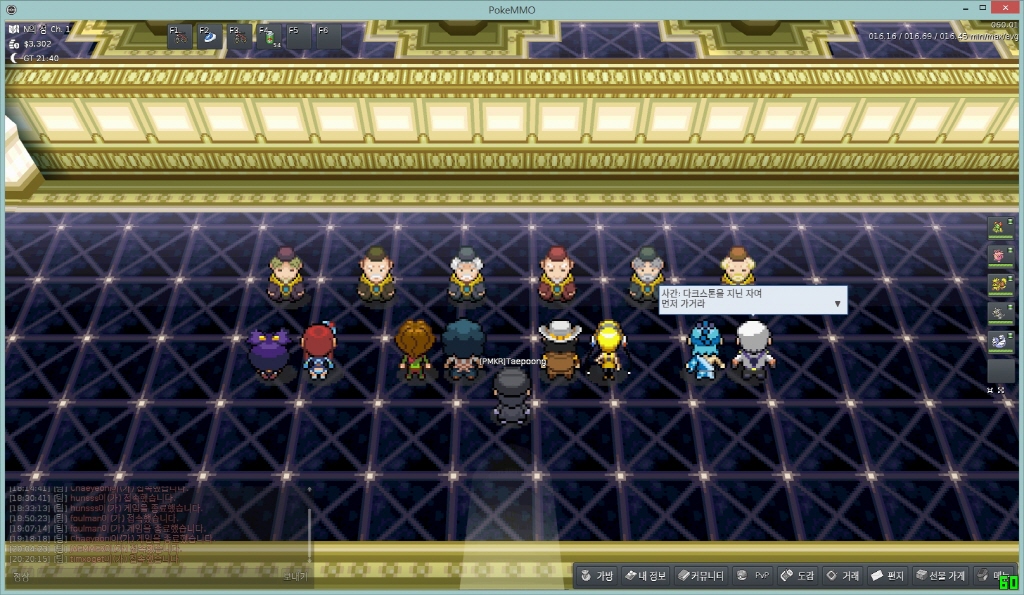Advance the dialogue with the down arrow

(x=837, y=303)
